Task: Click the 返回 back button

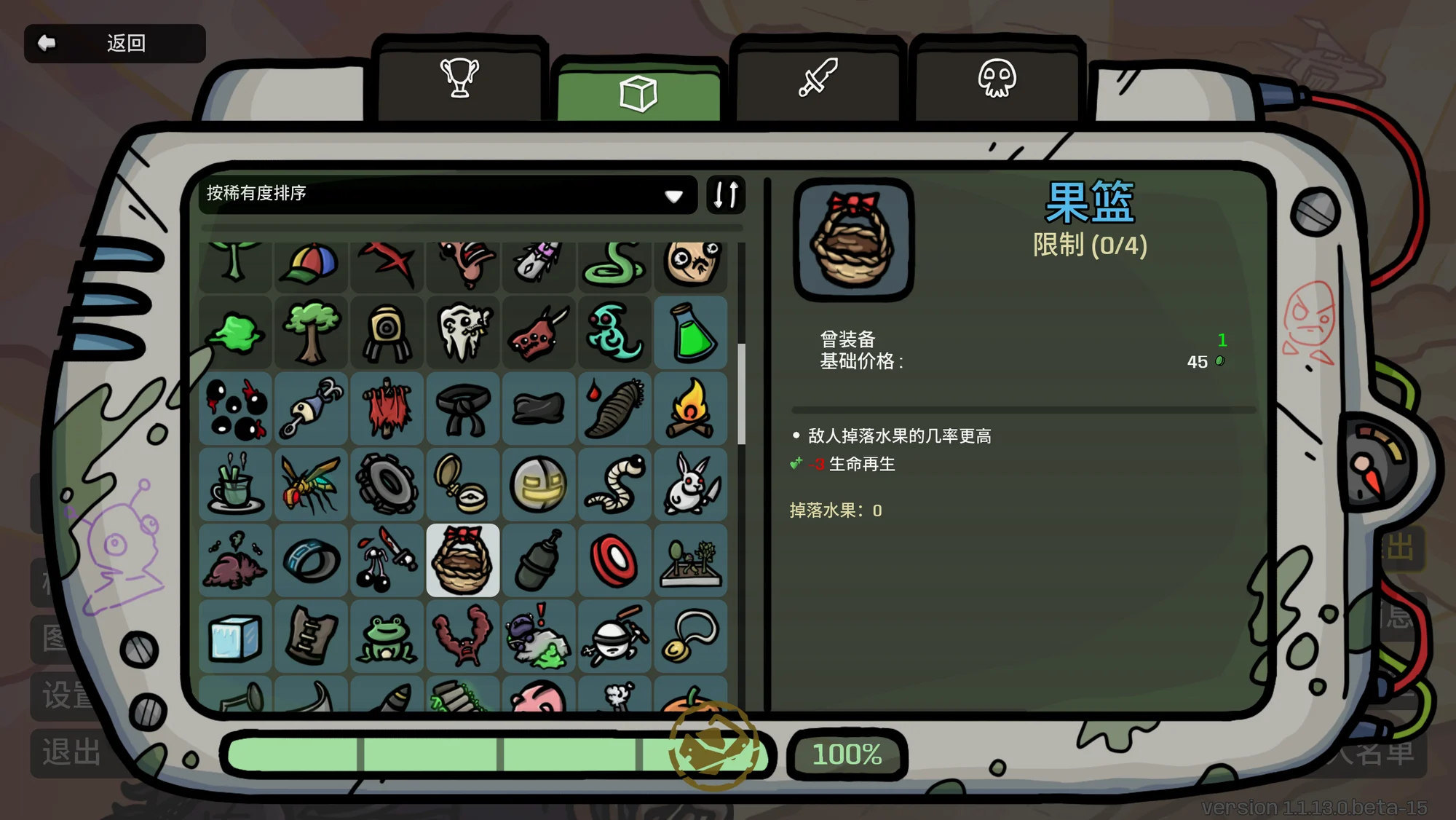Action: click(x=114, y=44)
